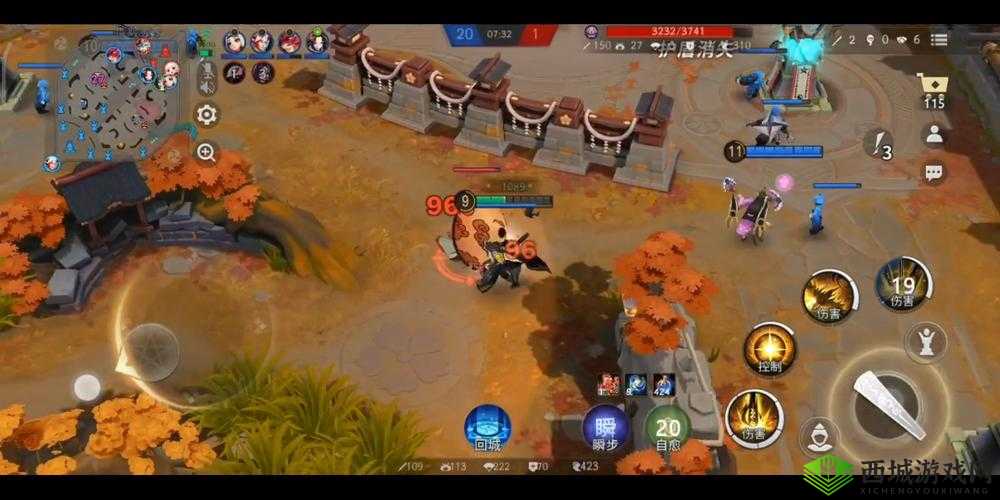Open the chat speech bubble
The image size is (1000, 500).
click(x=934, y=173)
